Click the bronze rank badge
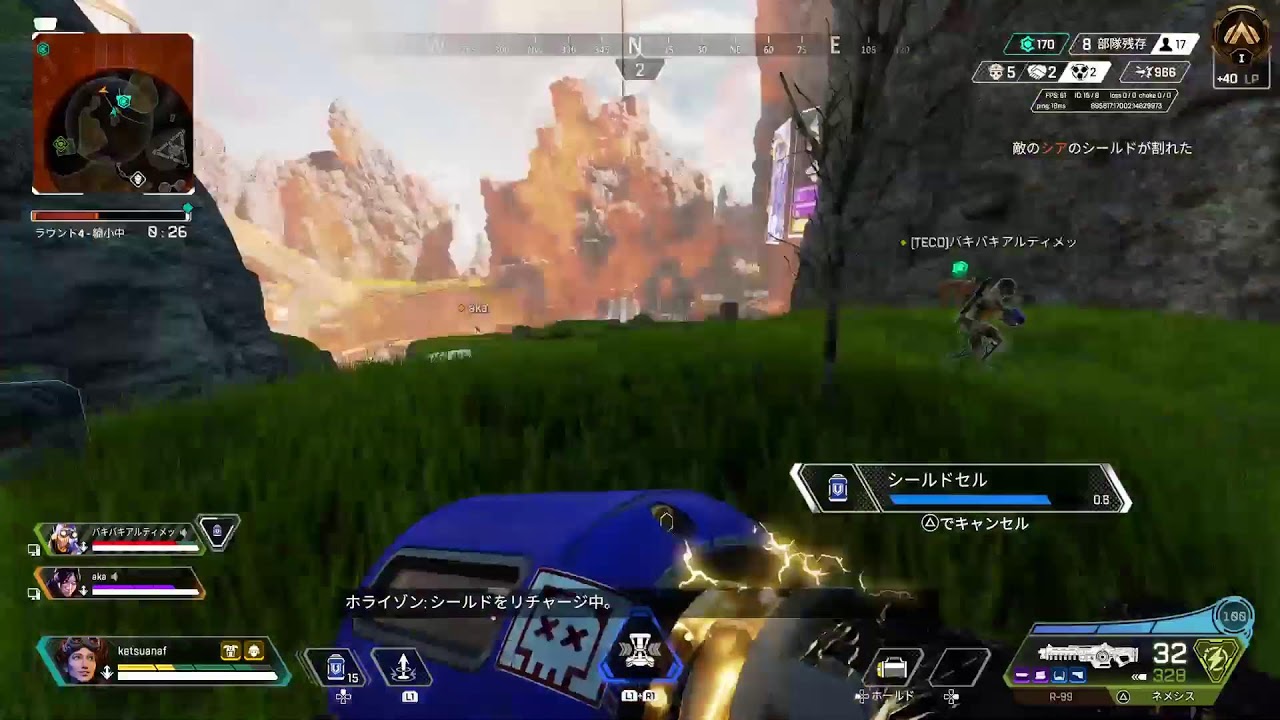1280x720 pixels. (x=1241, y=38)
